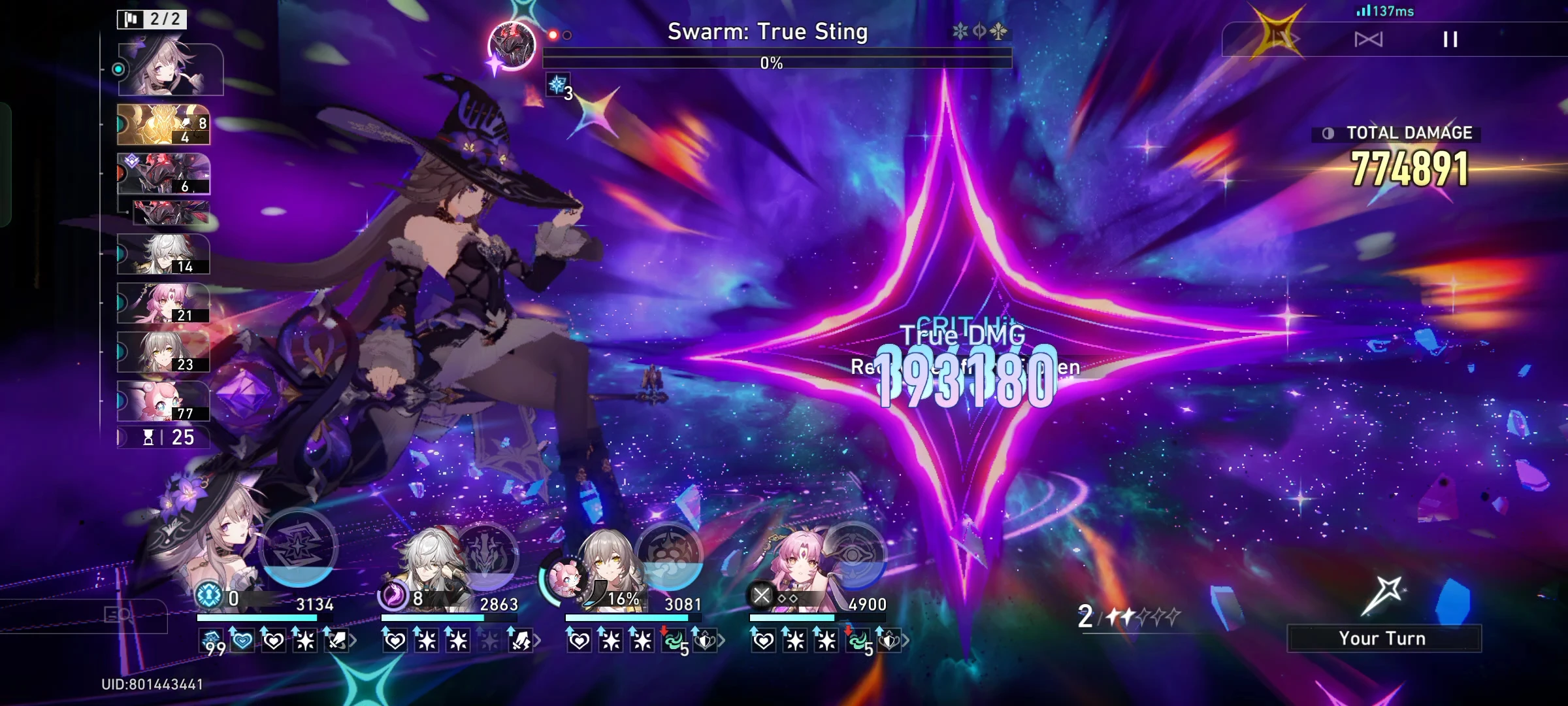Select Black Swan's turn-order portrait at top left
This screenshot has width=1568, height=706.
click(167, 69)
